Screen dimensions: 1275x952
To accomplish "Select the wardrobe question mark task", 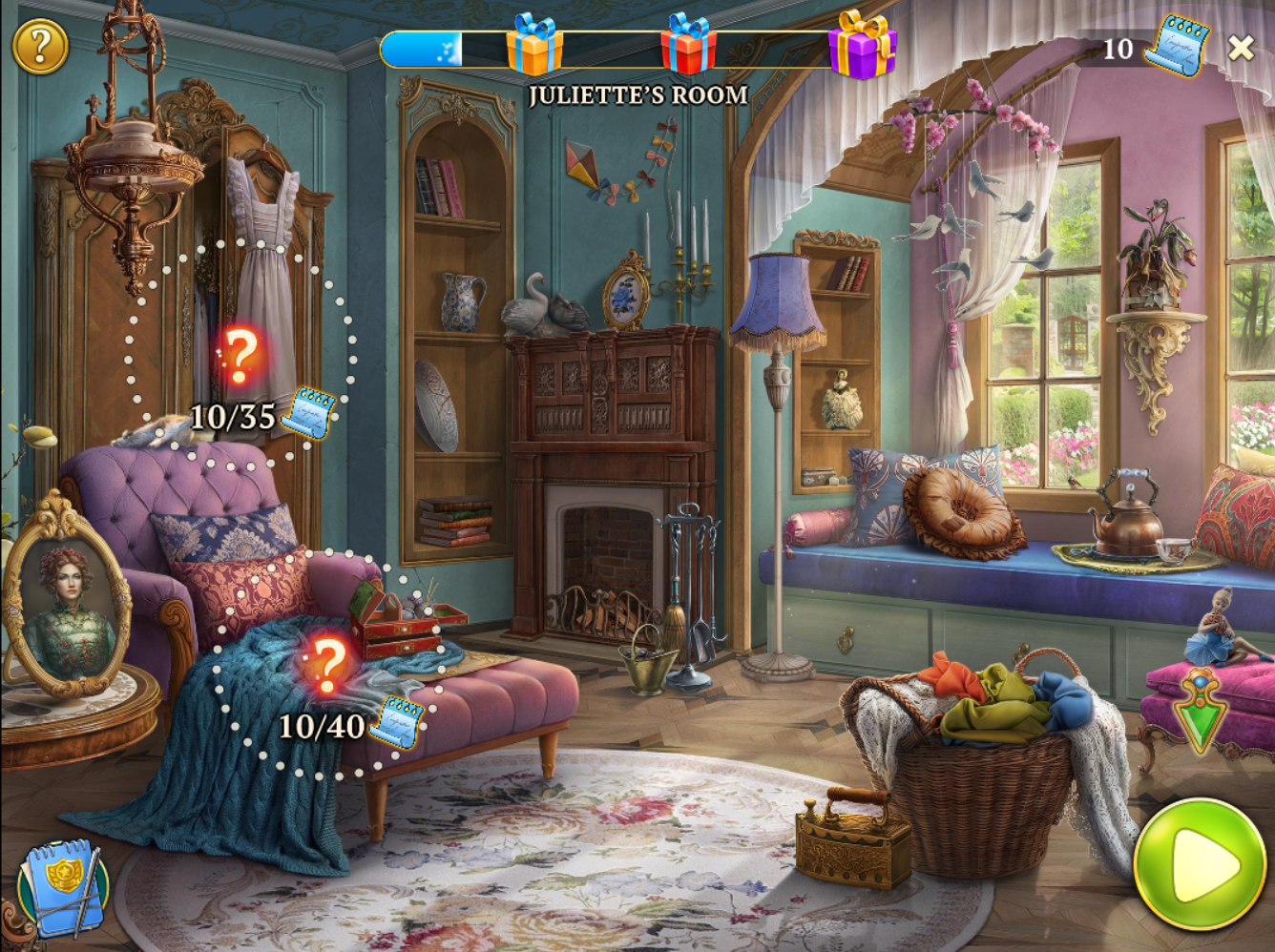I will [240, 356].
